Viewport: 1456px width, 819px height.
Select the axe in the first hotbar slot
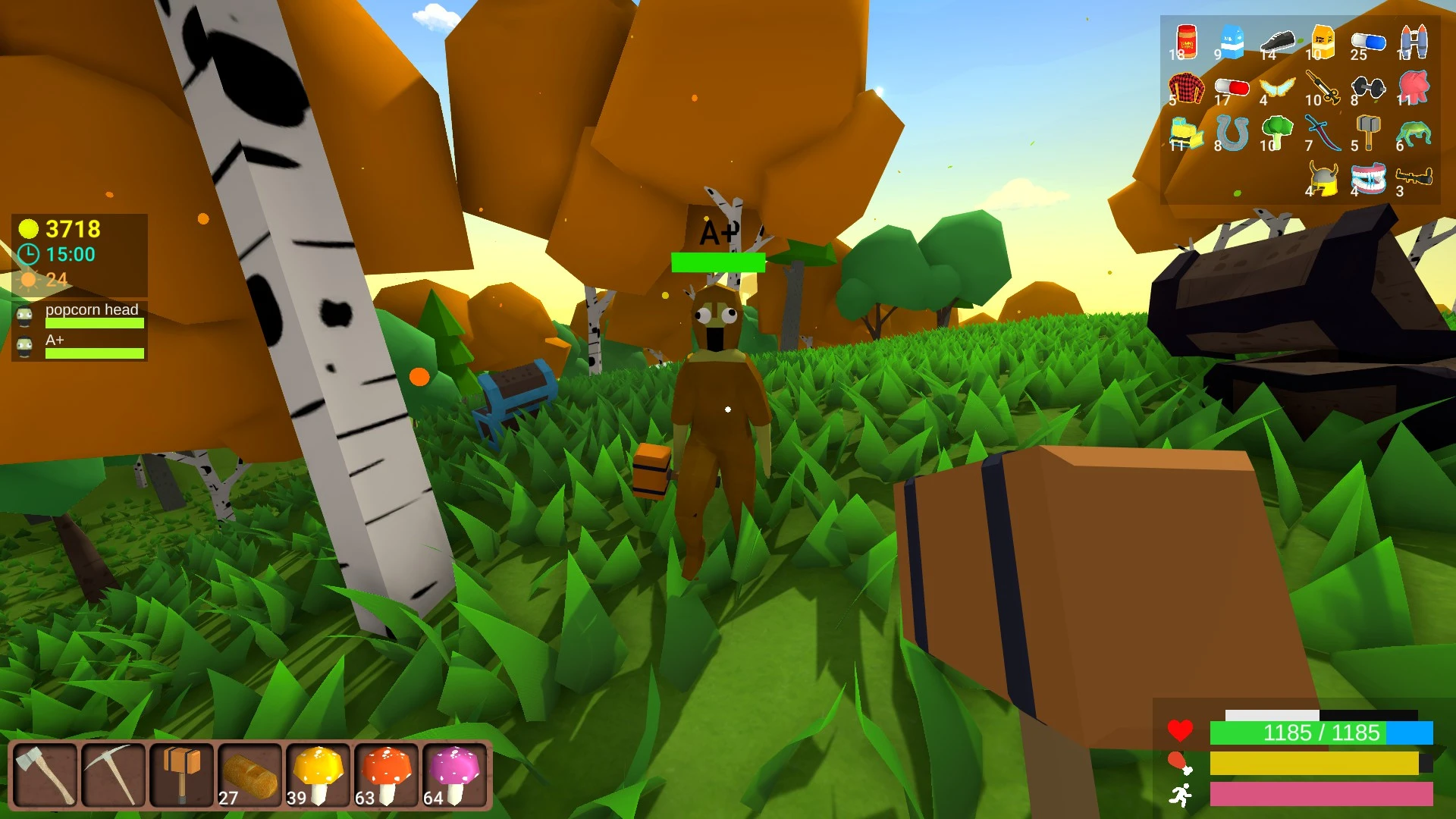47,773
